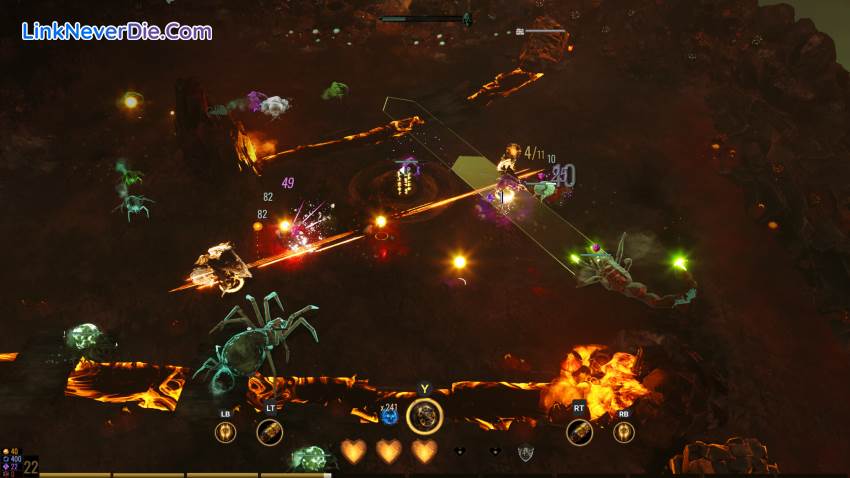
Task: Select the weapon icon under the LT label
Action: [269, 432]
